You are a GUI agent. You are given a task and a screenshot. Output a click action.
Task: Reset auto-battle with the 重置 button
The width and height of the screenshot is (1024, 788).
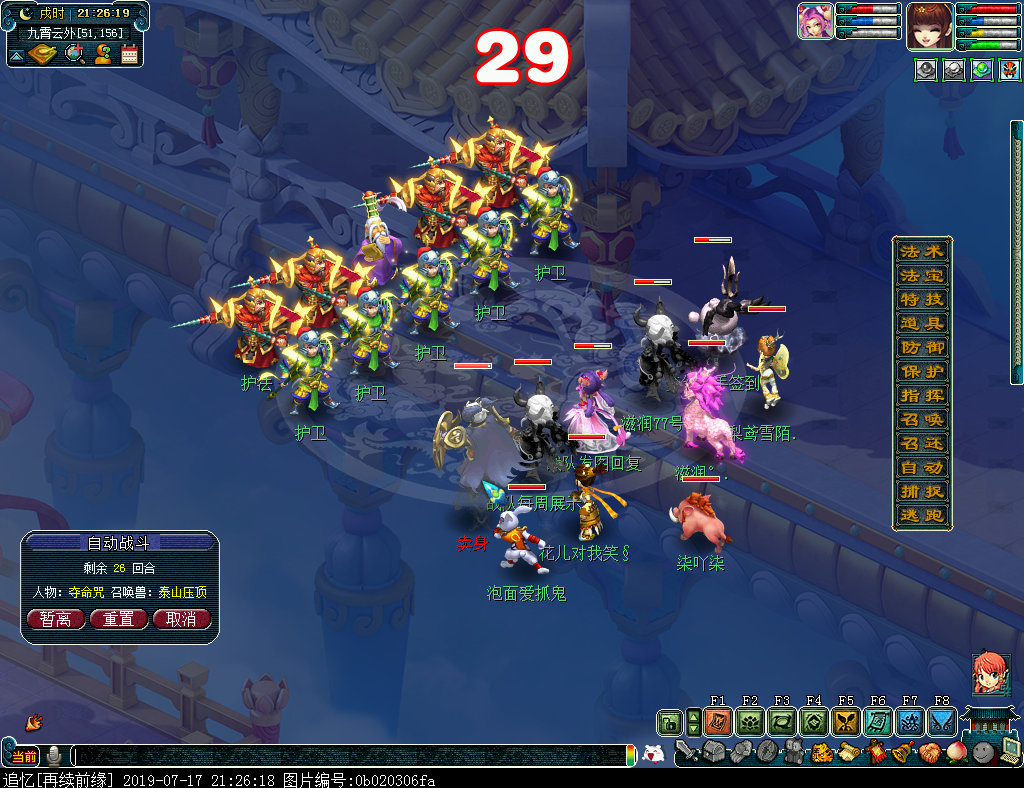click(x=118, y=619)
